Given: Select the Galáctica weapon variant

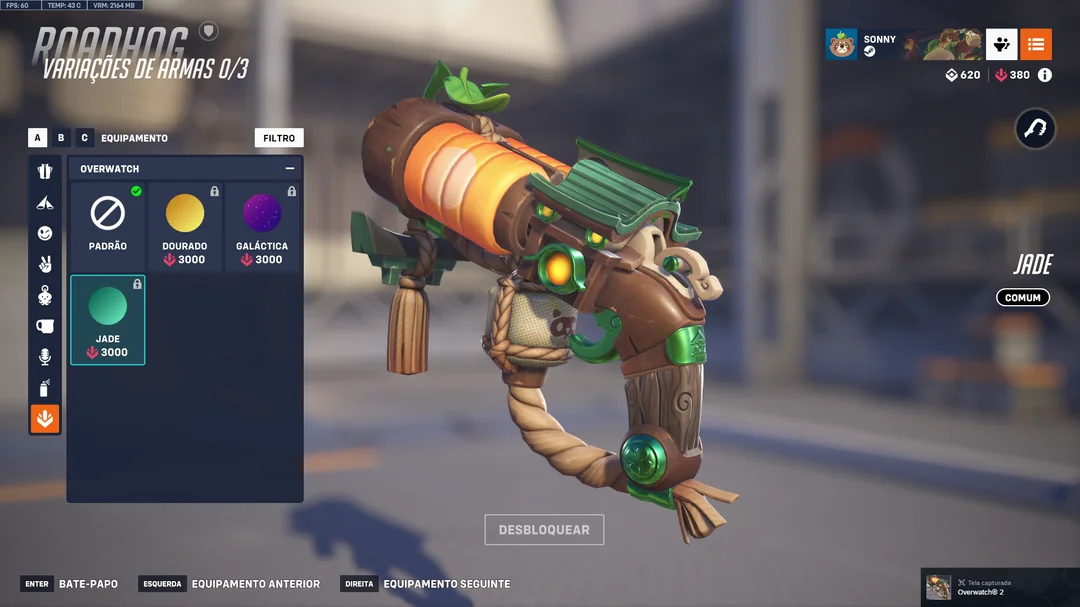Looking at the screenshot, I should pos(262,226).
